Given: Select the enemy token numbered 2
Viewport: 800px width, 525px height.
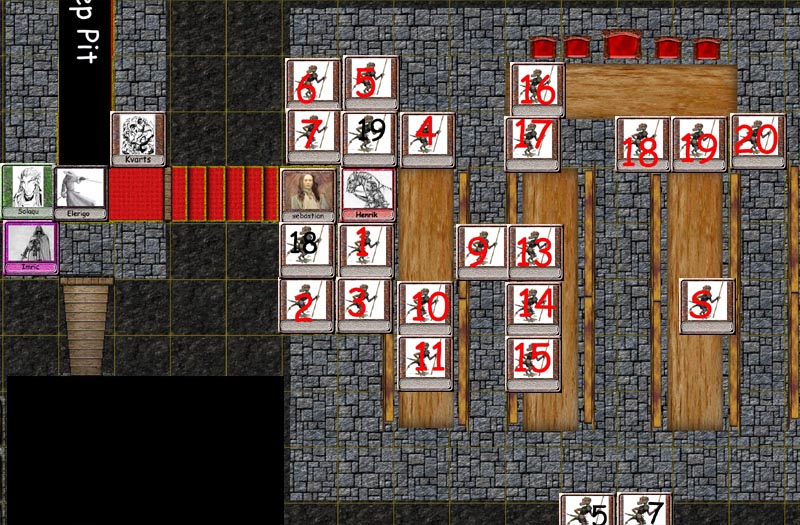Looking at the screenshot, I should pos(306,305).
